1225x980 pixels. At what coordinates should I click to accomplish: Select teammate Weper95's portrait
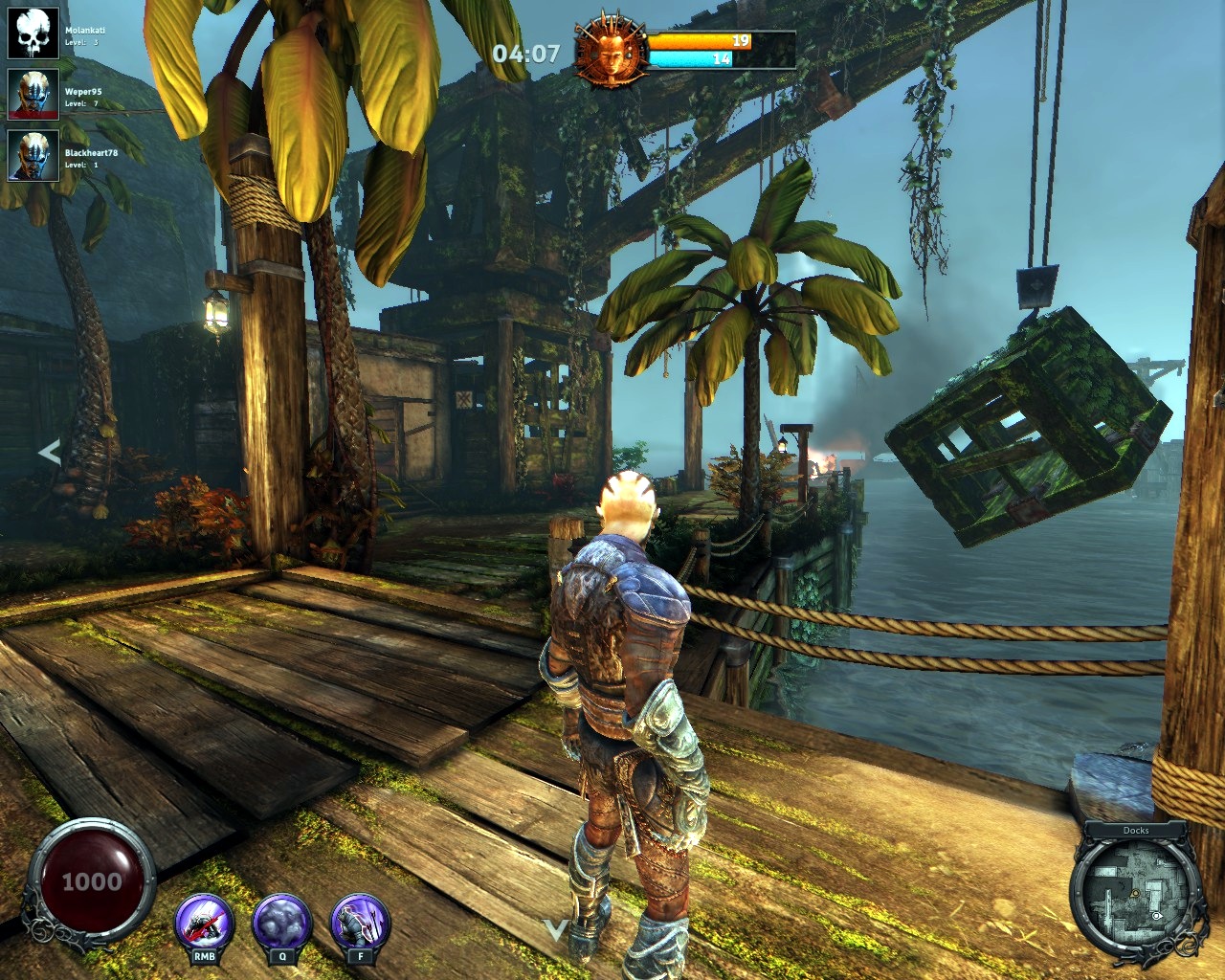pos(33,95)
